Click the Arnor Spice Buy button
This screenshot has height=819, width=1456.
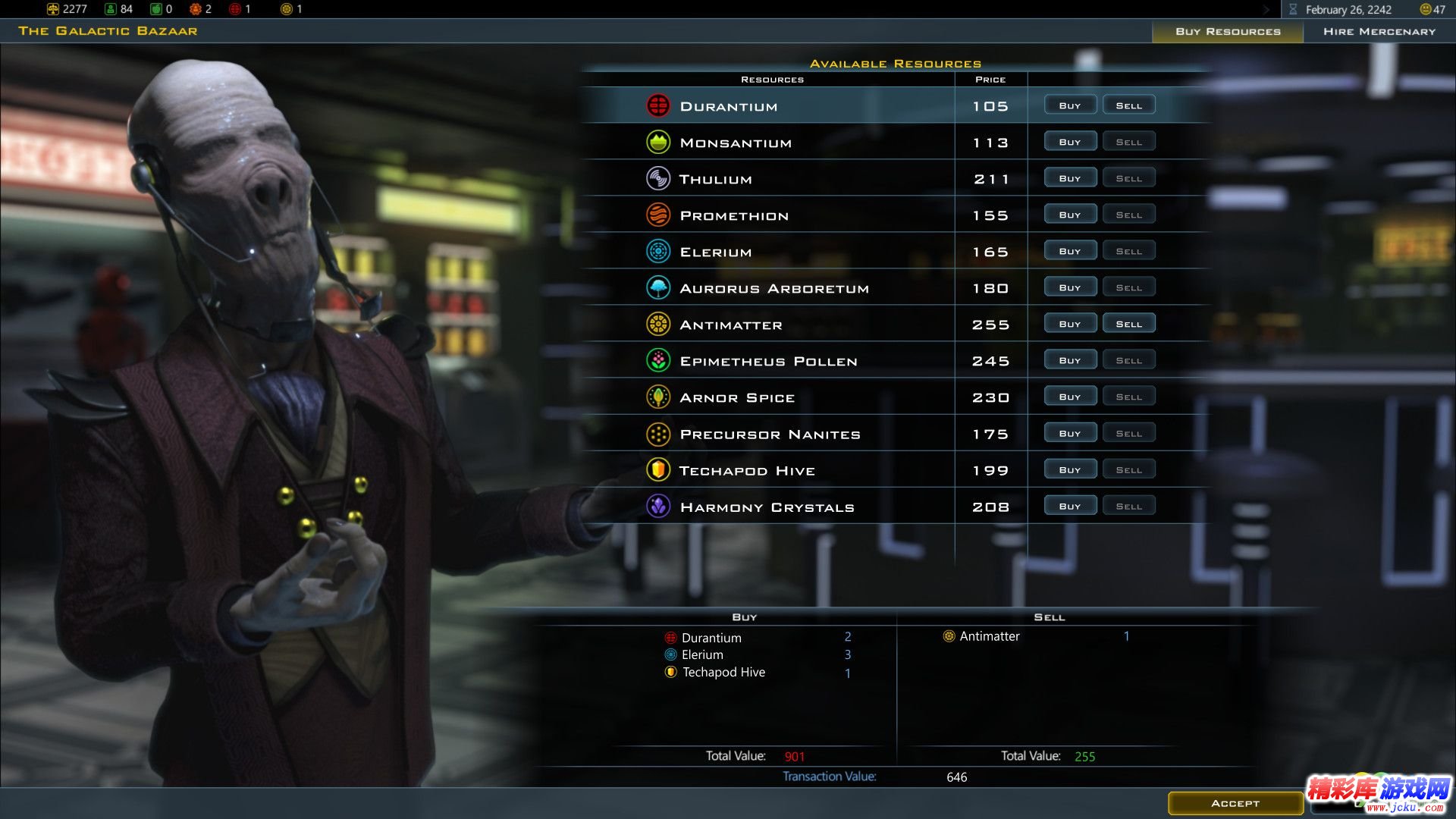pyautogui.click(x=1069, y=397)
